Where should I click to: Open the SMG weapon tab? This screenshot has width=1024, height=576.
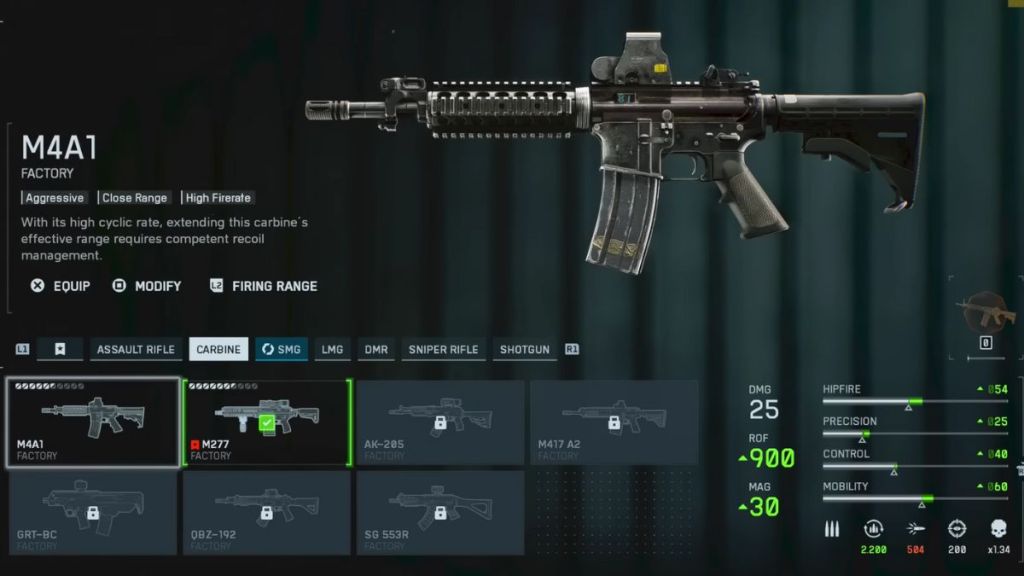click(281, 349)
